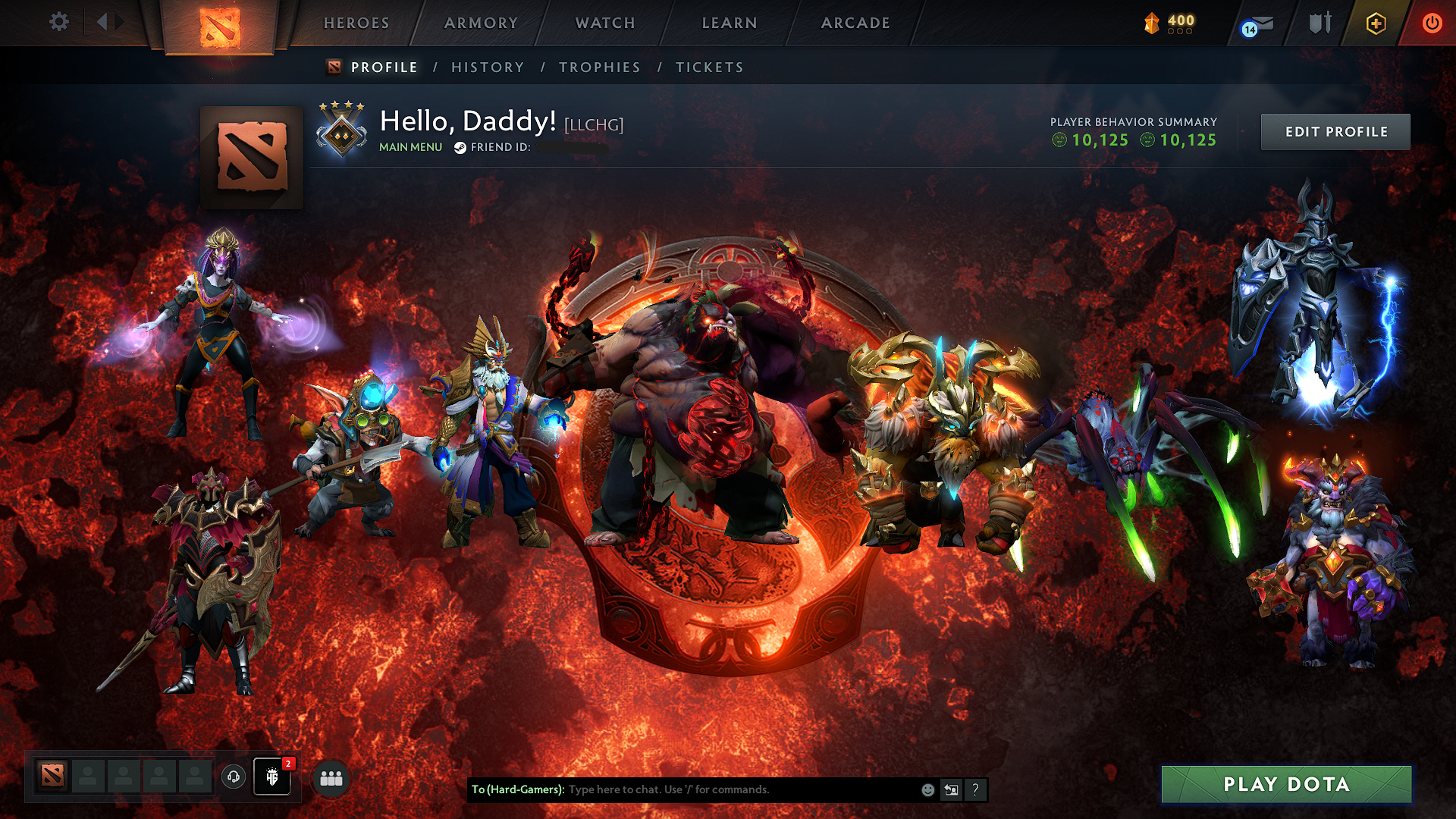Viewport: 1456px width, 819px height.
Task: Select ARCADE from the top menu
Action: [855, 23]
